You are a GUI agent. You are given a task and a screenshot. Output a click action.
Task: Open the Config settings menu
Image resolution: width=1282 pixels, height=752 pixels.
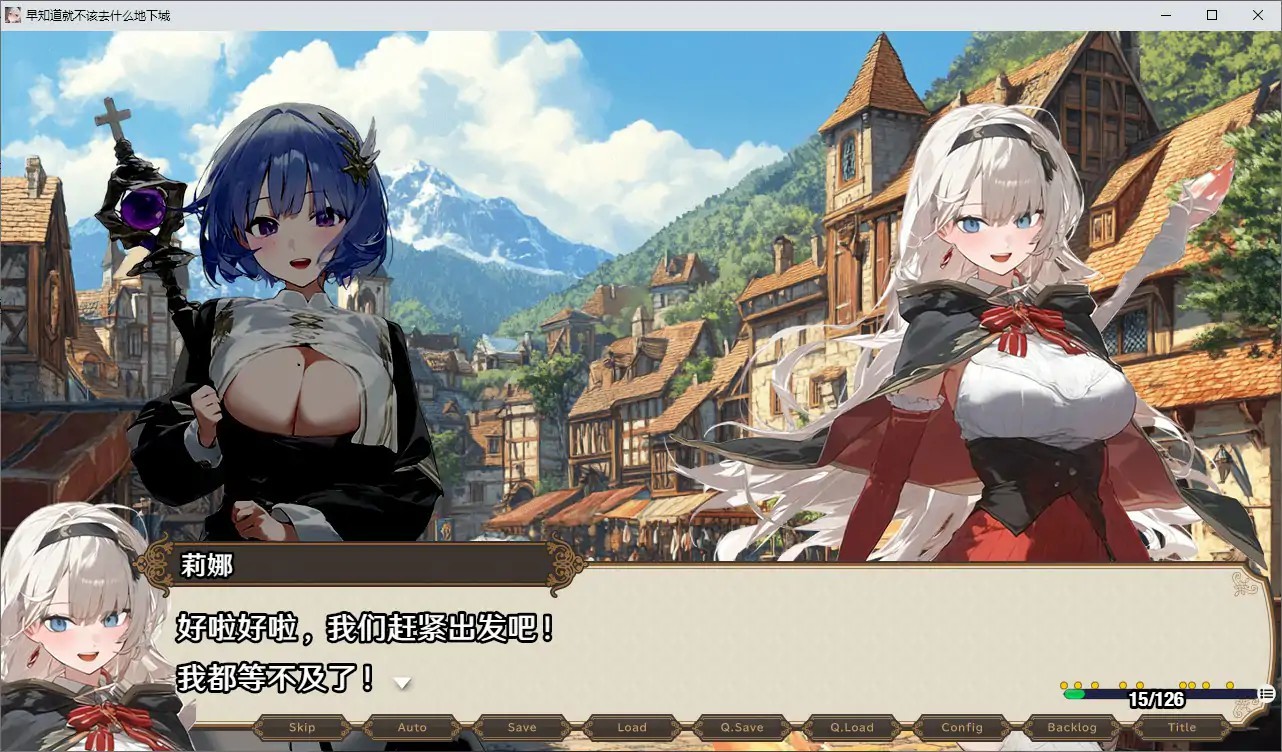point(961,727)
